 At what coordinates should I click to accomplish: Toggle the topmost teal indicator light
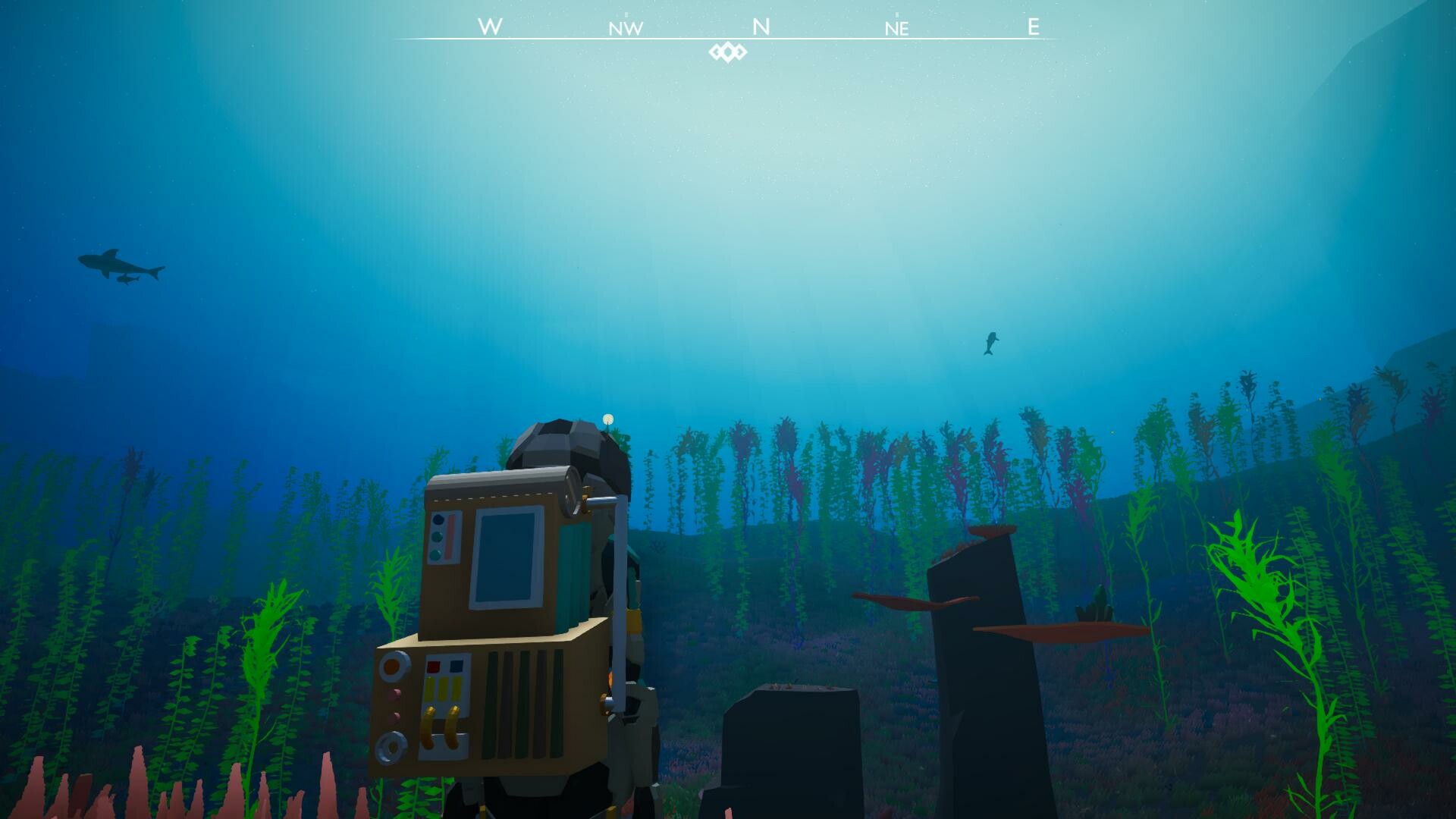tap(437, 519)
